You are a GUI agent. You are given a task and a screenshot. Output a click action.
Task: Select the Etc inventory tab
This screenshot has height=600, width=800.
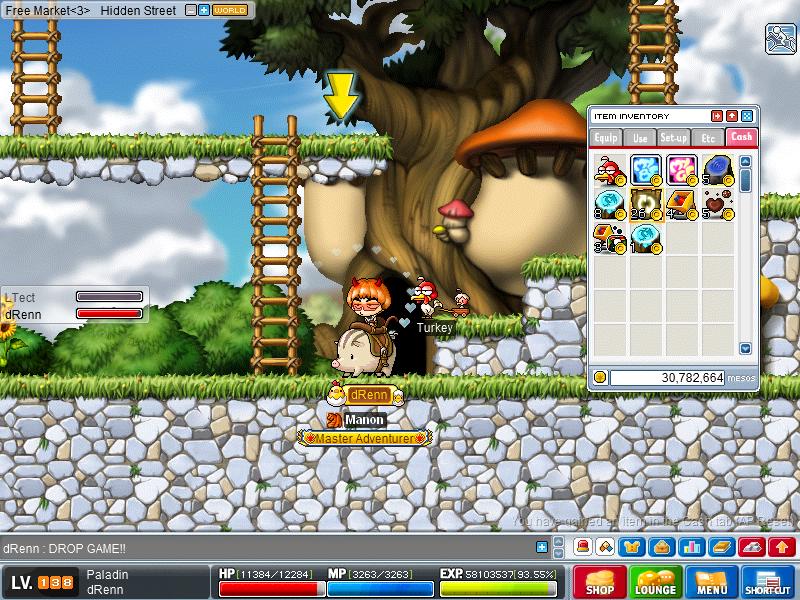(708, 137)
